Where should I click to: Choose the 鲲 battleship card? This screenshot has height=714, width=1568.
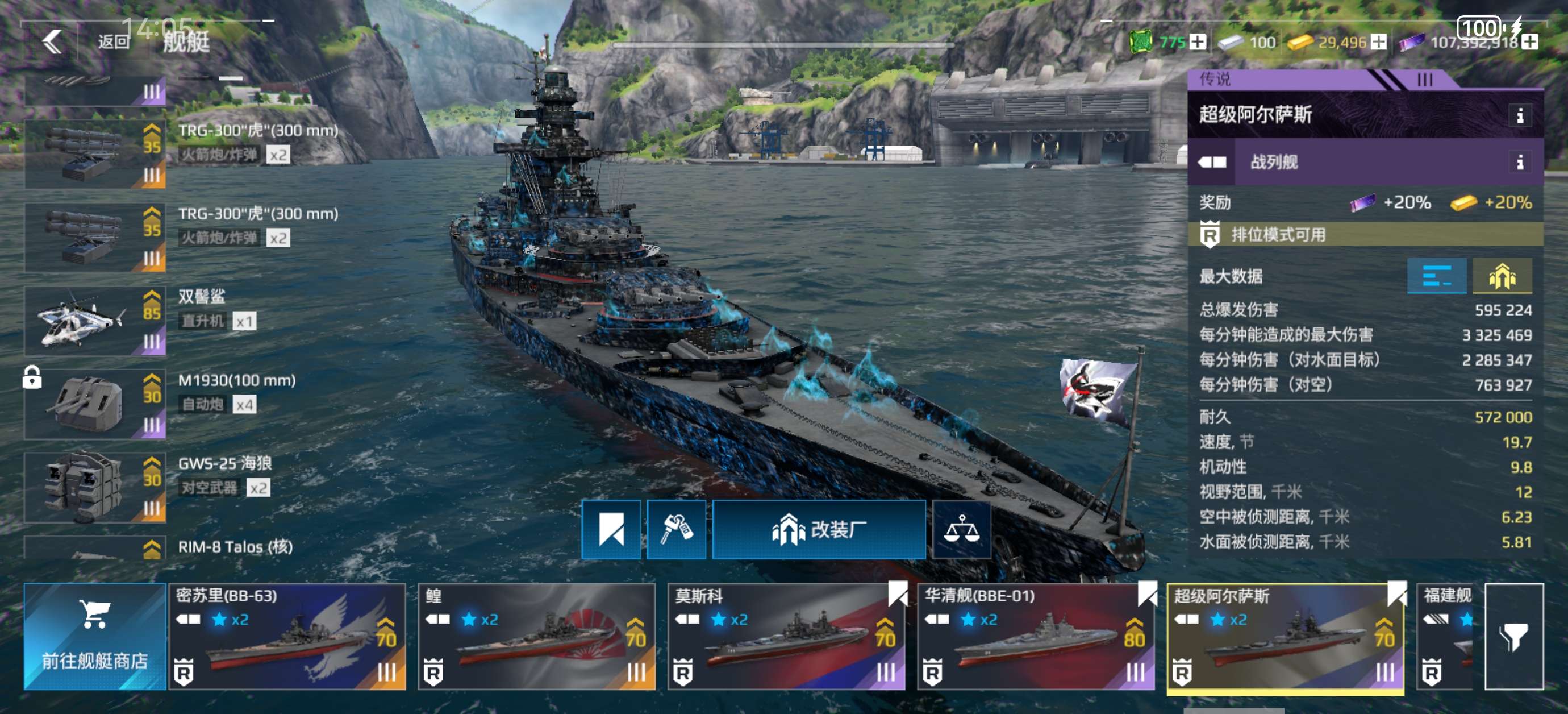[536, 637]
